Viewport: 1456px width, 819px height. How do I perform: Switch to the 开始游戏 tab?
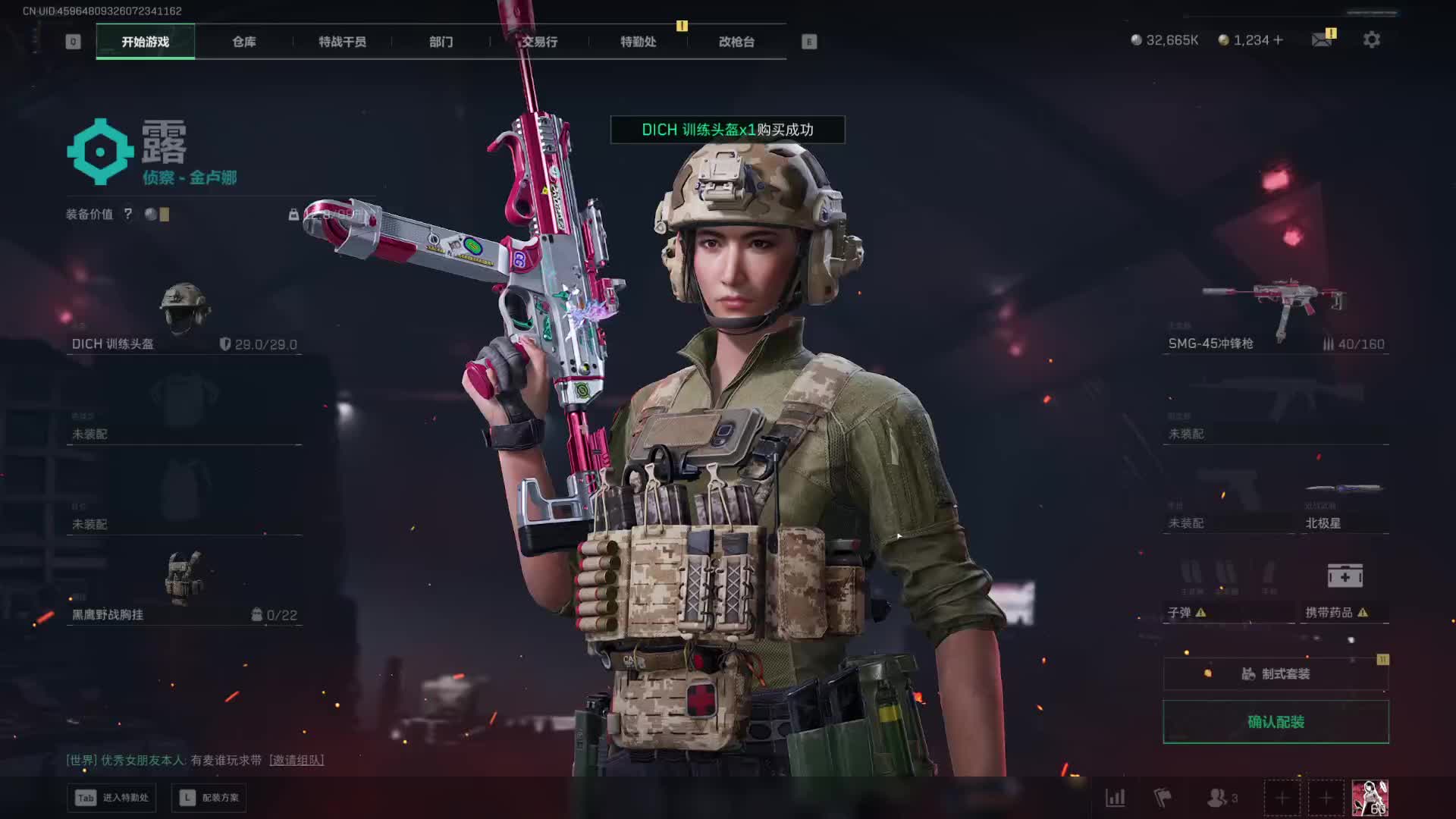tap(145, 42)
